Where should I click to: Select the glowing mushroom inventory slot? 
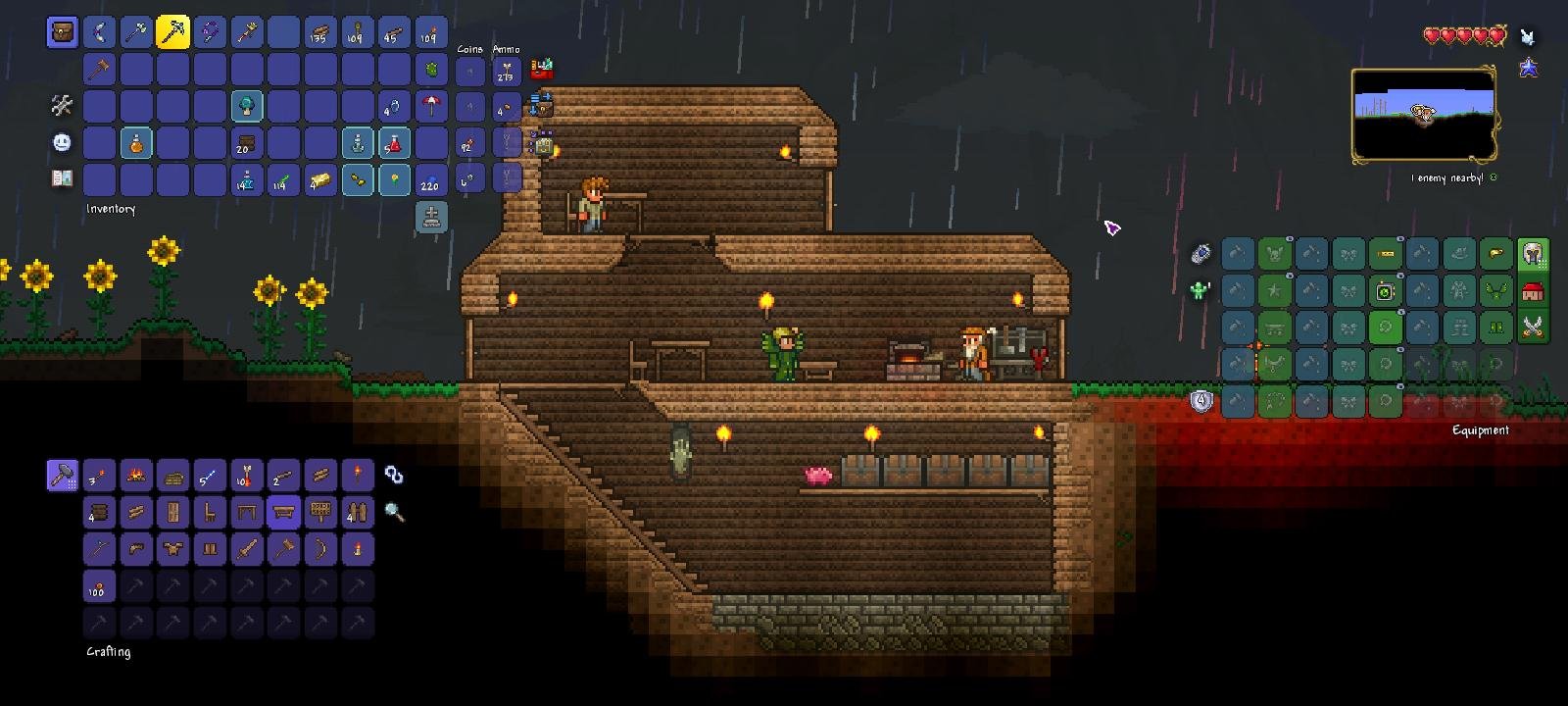point(246,106)
